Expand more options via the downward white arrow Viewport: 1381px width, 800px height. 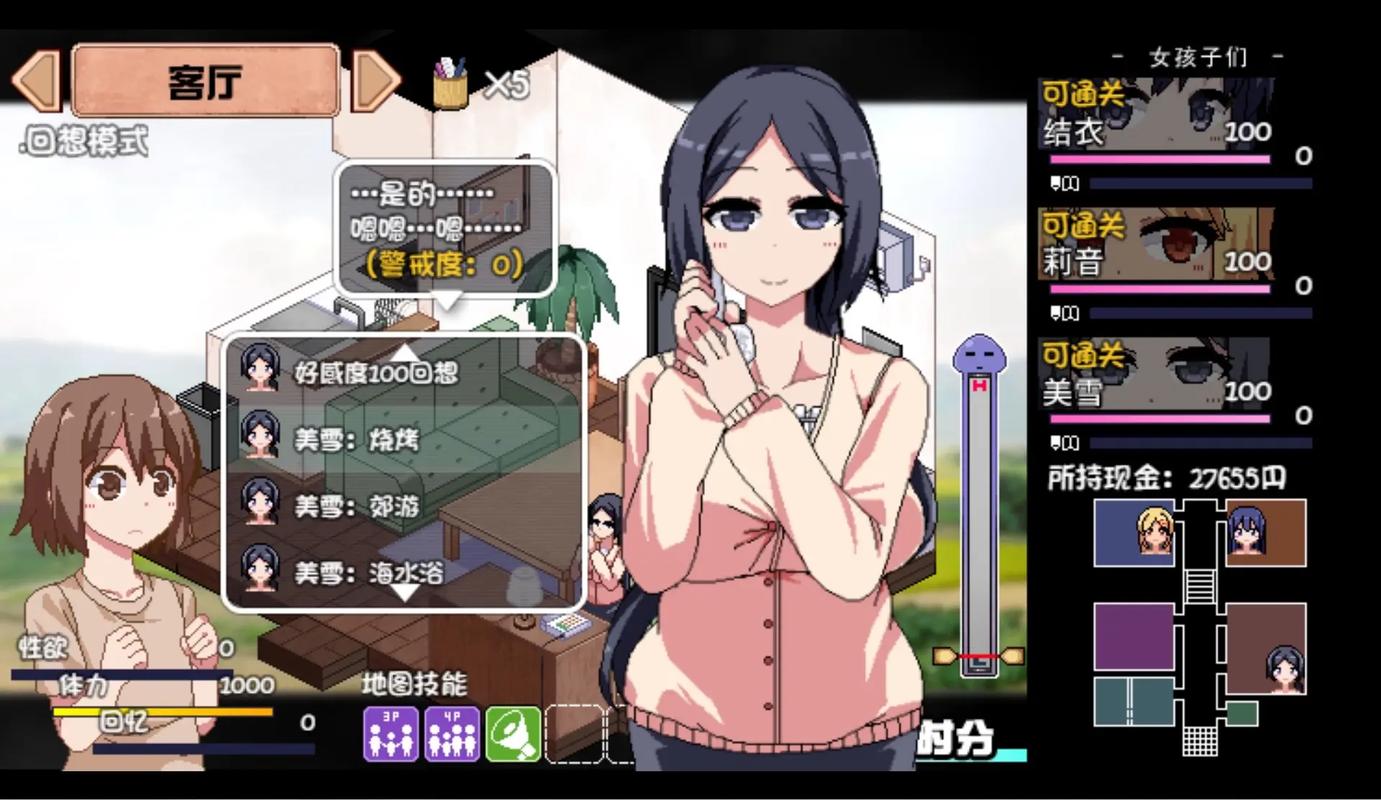point(405,592)
